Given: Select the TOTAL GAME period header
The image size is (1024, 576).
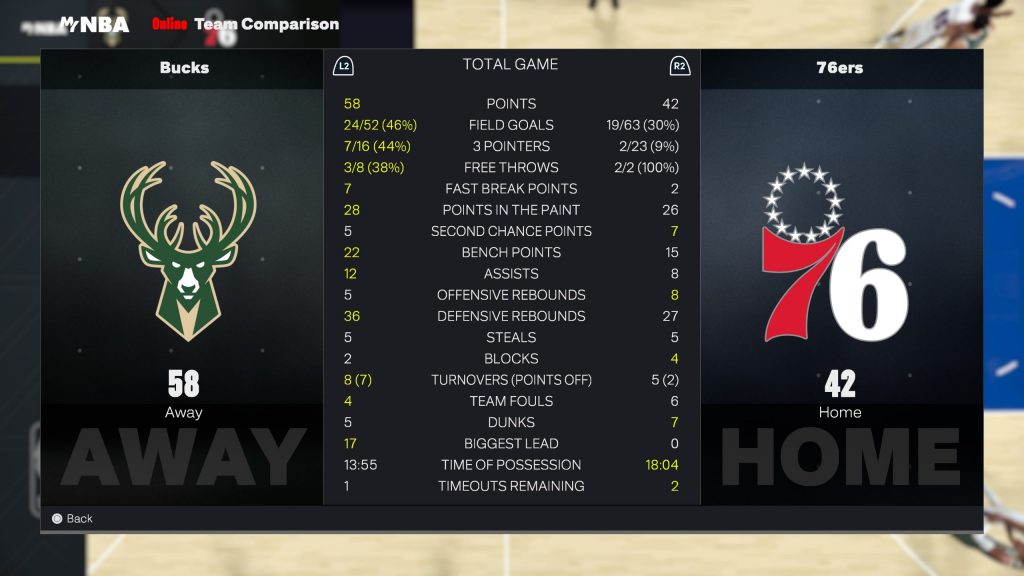Looking at the screenshot, I should (x=510, y=65).
